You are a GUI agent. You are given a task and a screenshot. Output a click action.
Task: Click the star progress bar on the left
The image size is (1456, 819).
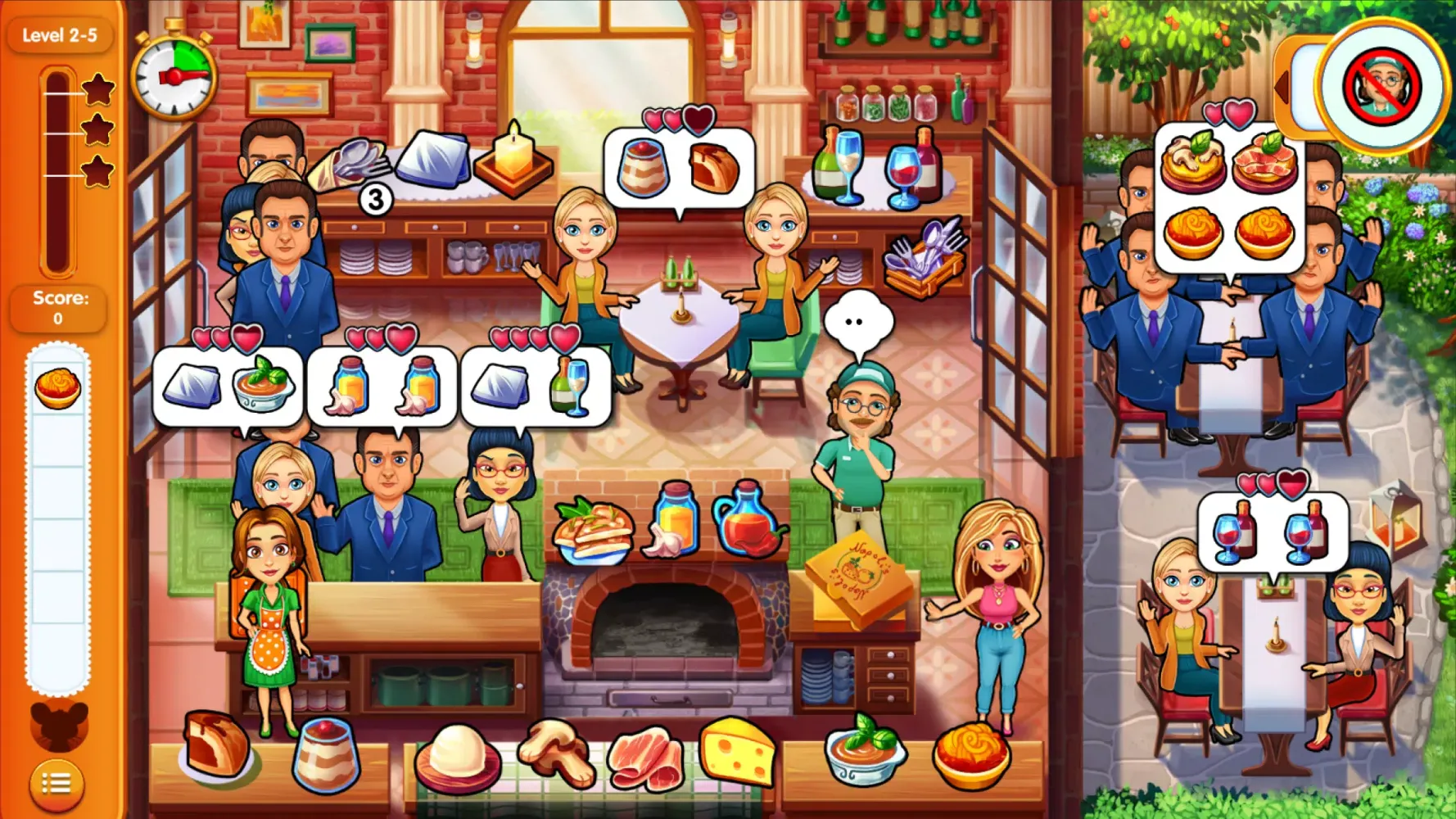click(57, 164)
